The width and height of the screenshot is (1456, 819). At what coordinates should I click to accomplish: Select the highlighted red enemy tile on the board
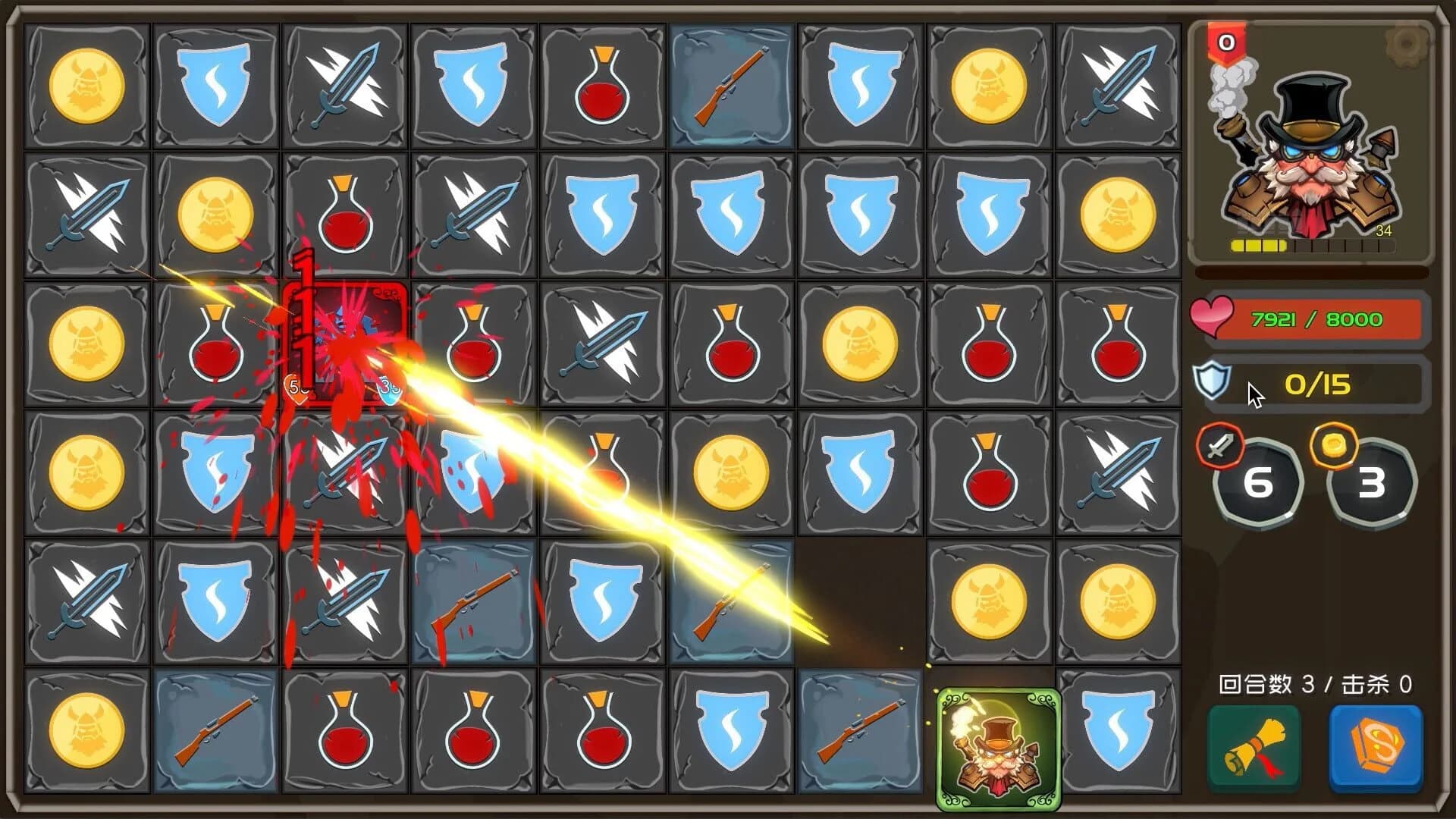(345, 341)
